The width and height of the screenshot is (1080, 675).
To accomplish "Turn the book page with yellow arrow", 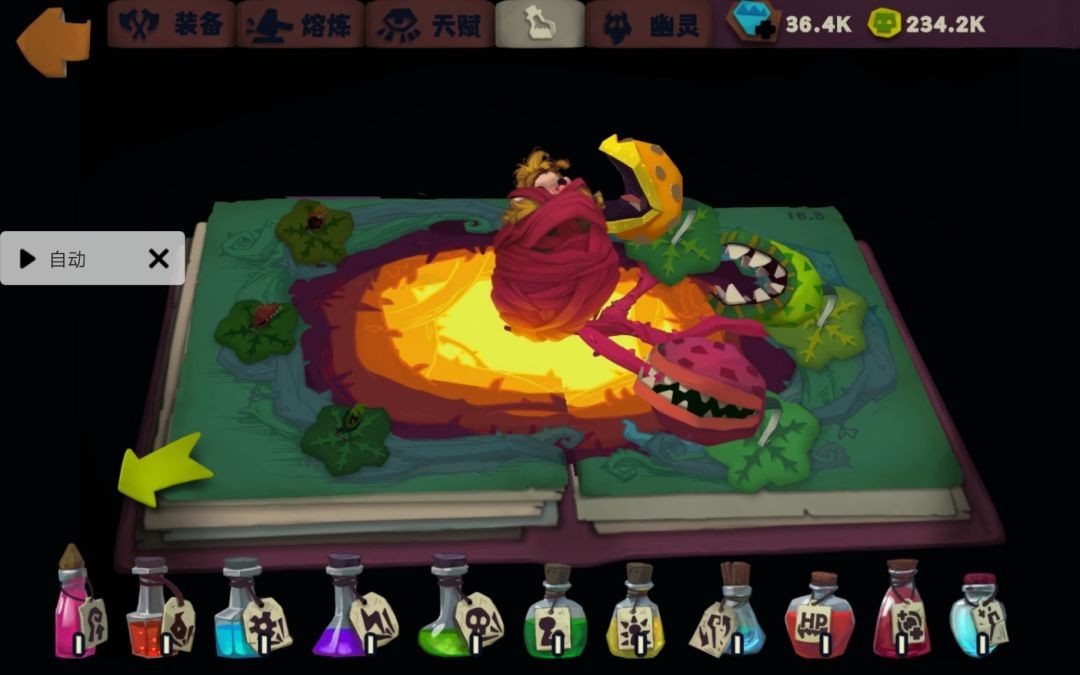I will (163, 469).
